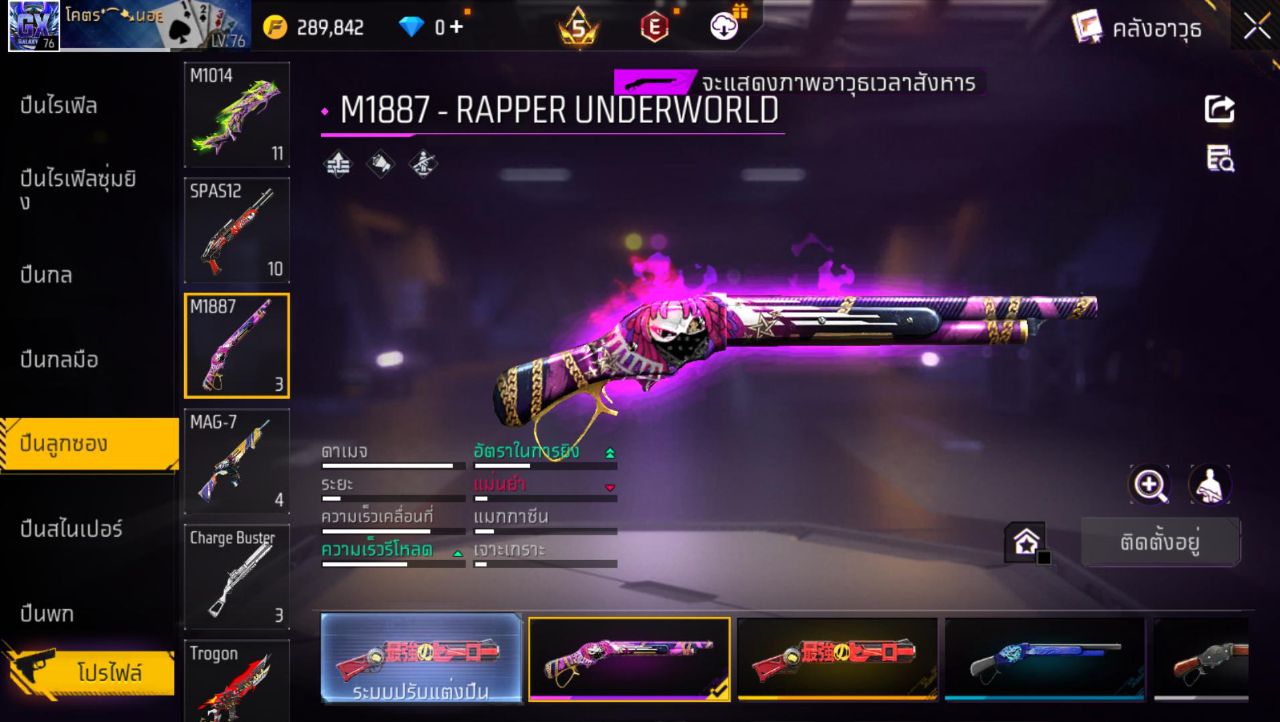Click the share weapon icon
The height and width of the screenshot is (722, 1280).
pos(1218,110)
